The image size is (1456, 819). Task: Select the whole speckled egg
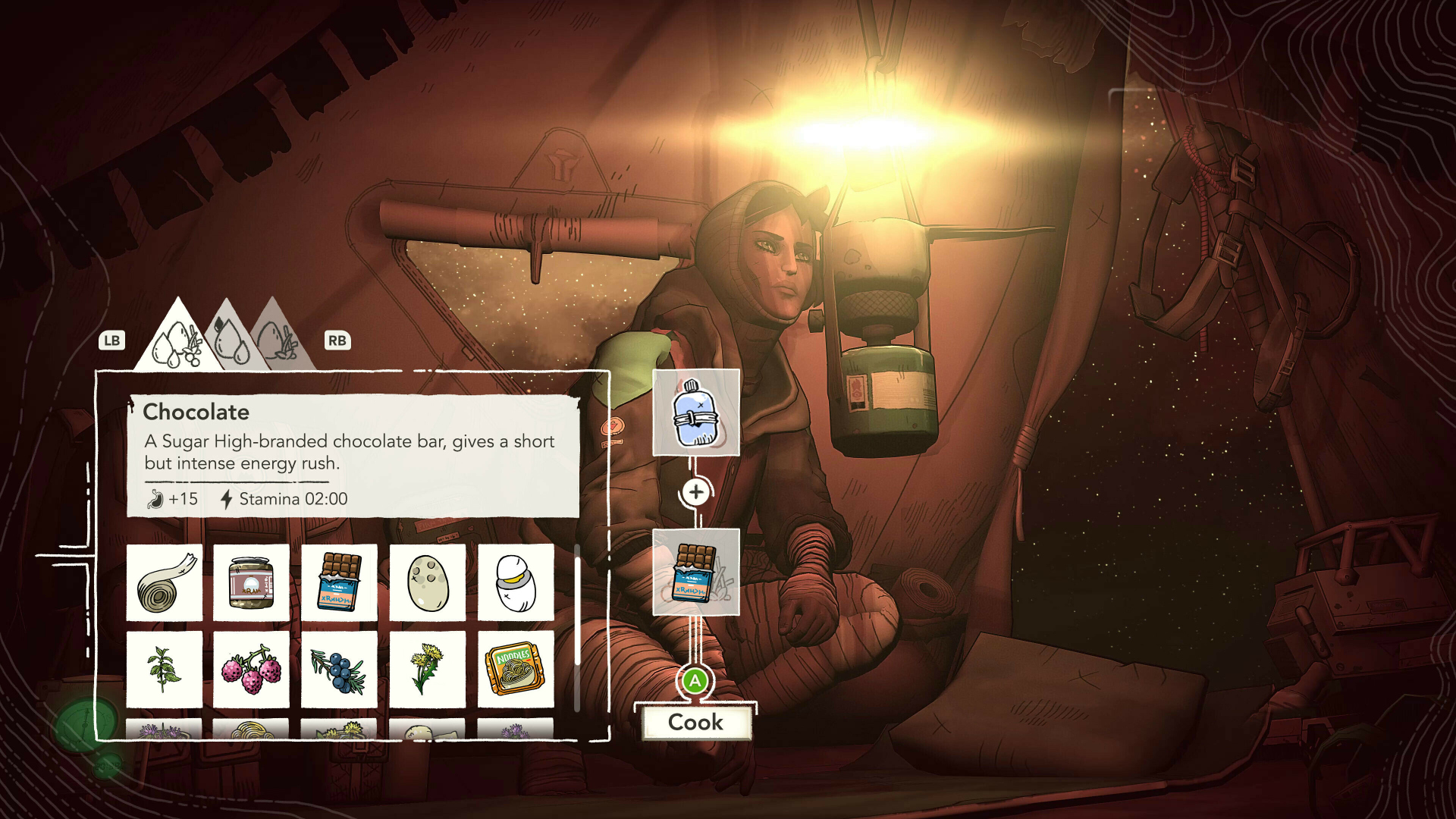(428, 582)
